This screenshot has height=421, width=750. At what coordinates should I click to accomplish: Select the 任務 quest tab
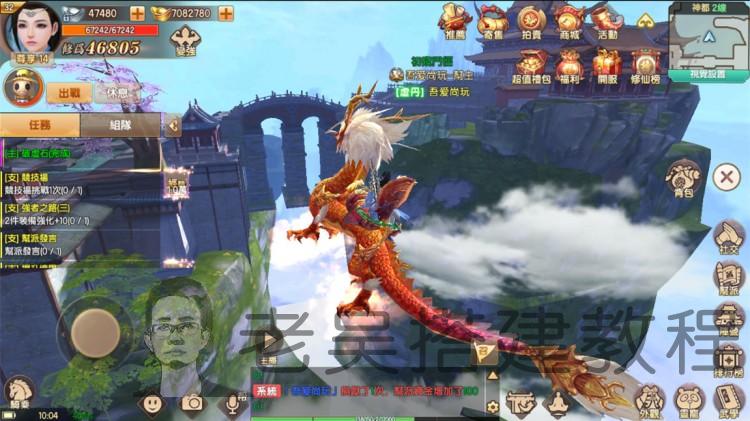pos(40,125)
